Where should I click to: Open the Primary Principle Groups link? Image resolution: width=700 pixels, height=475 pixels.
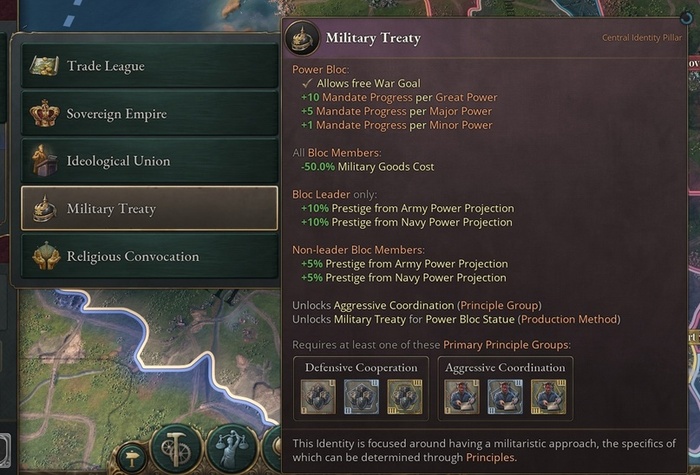pos(506,345)
